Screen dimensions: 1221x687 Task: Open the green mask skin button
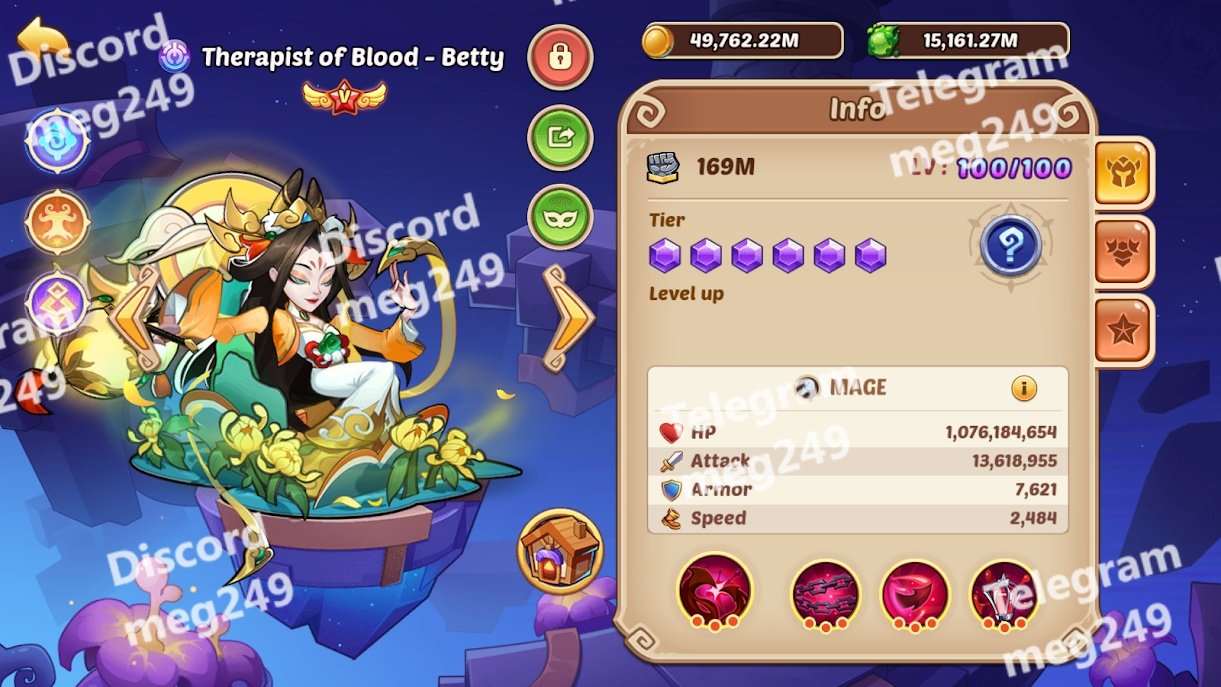coord(560,217)
